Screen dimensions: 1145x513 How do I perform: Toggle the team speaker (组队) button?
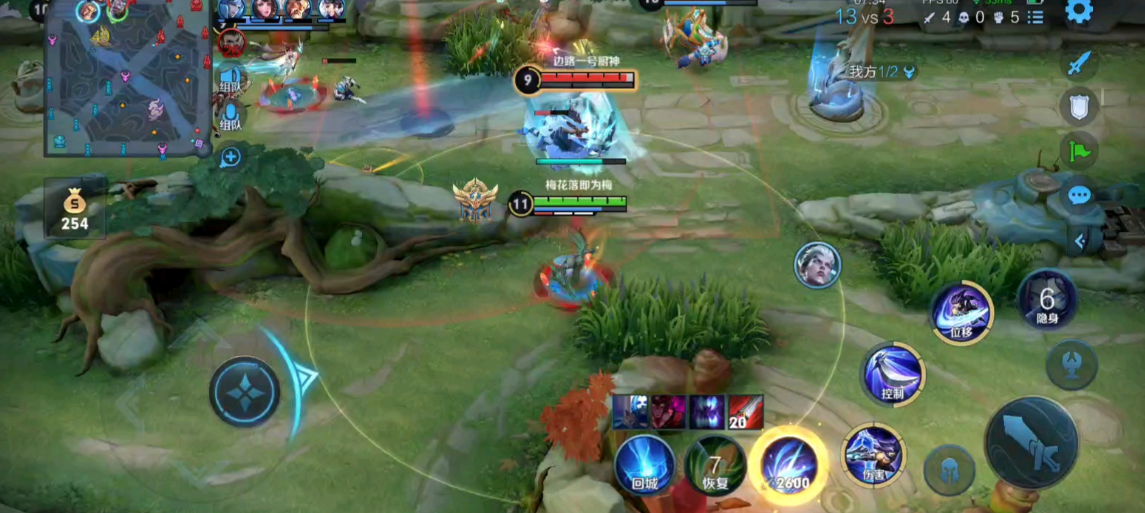[231, 77]
